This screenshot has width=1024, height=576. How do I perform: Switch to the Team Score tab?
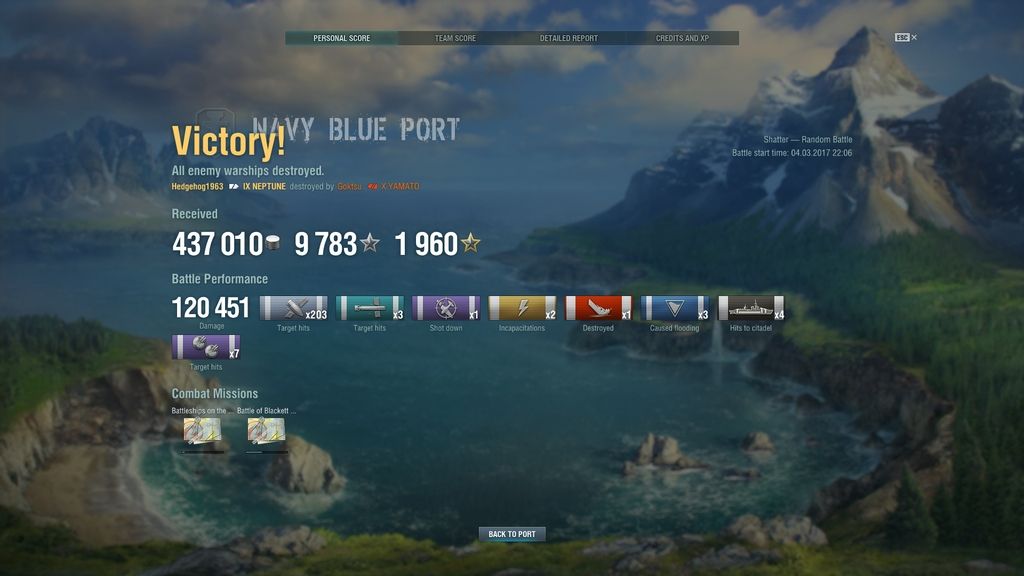[455, 38]
